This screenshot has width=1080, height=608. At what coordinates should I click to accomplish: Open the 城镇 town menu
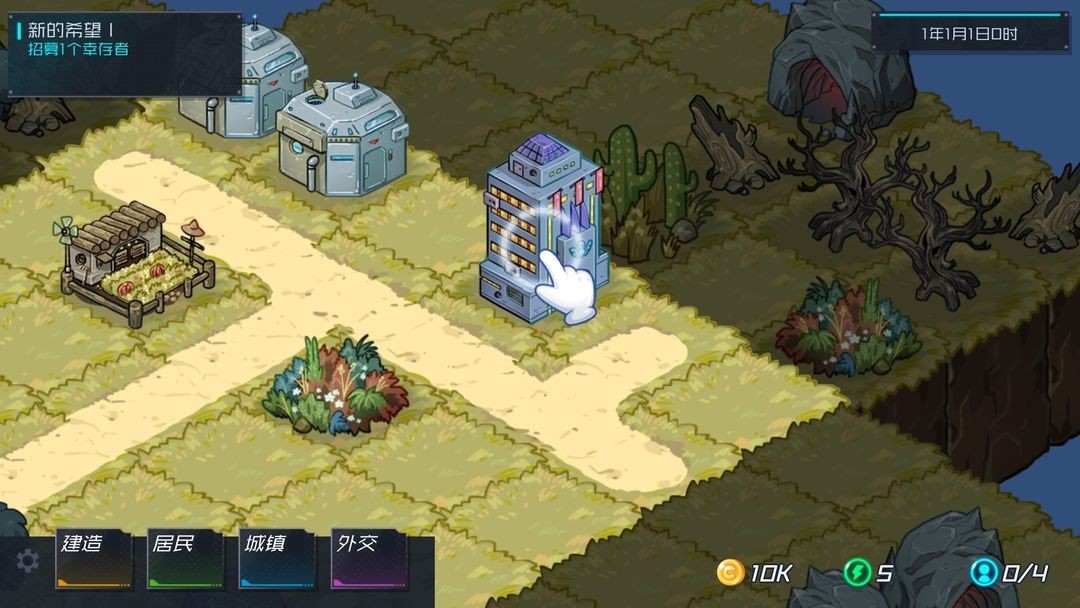click(276, 559)
